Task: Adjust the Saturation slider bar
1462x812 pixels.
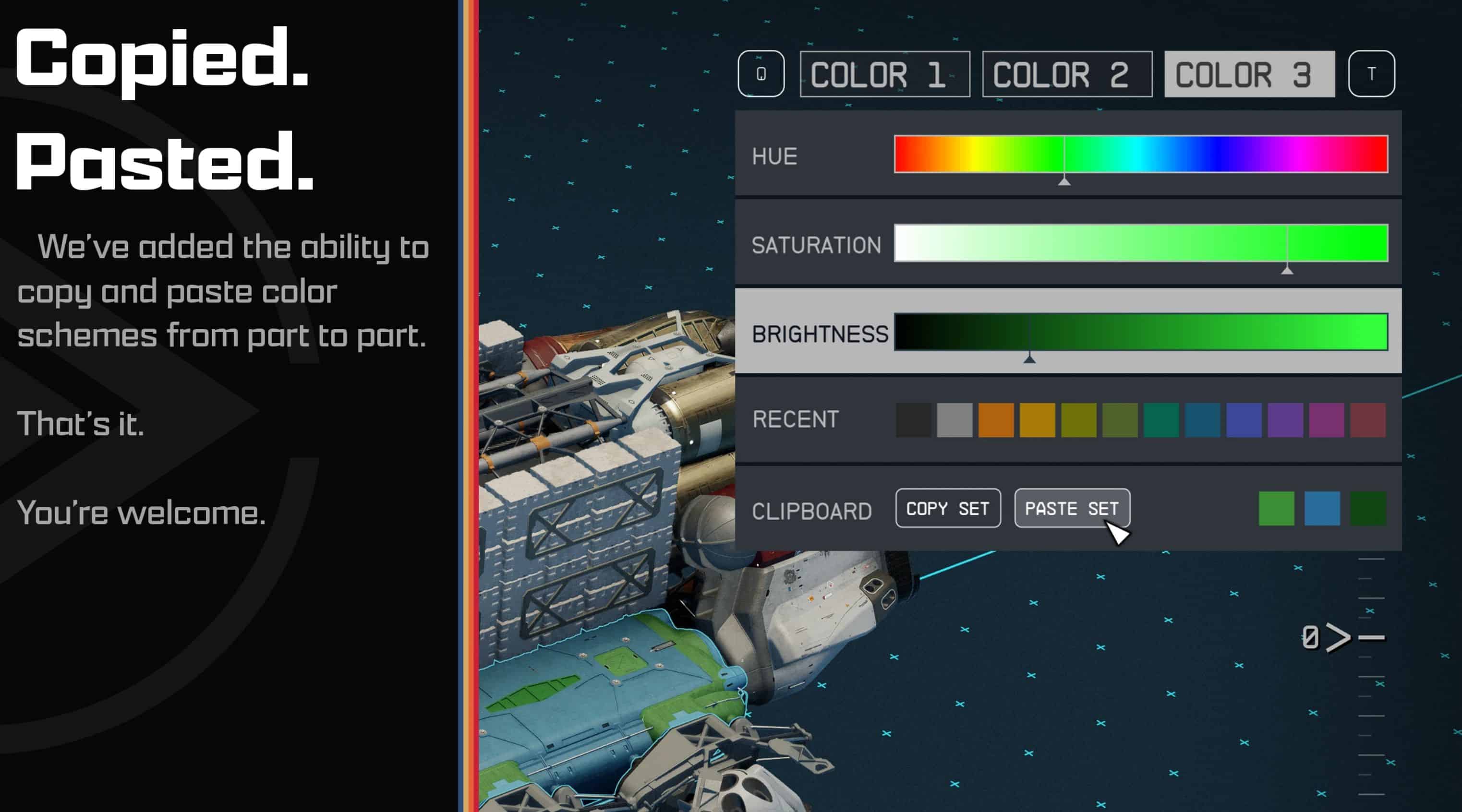Action: tap(1141, 243)
